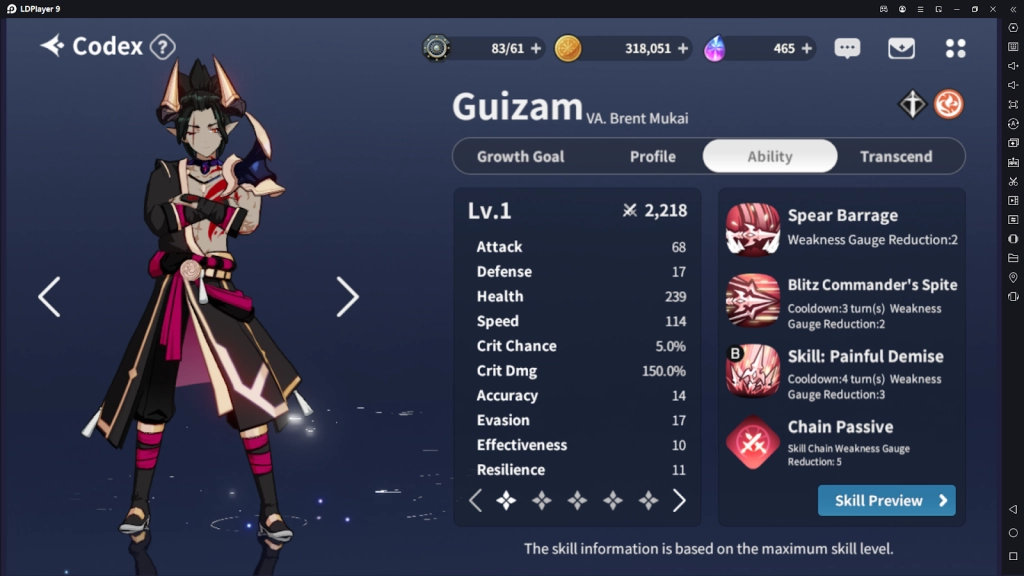Select the Ability tab
Screen dimensions: 1024x576
tap(769, 156)
